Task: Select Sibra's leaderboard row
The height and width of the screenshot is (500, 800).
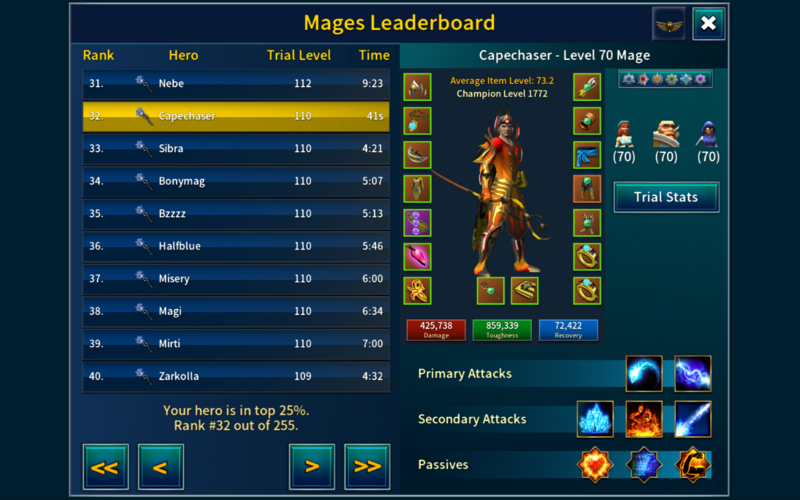Action: [236, 149]
